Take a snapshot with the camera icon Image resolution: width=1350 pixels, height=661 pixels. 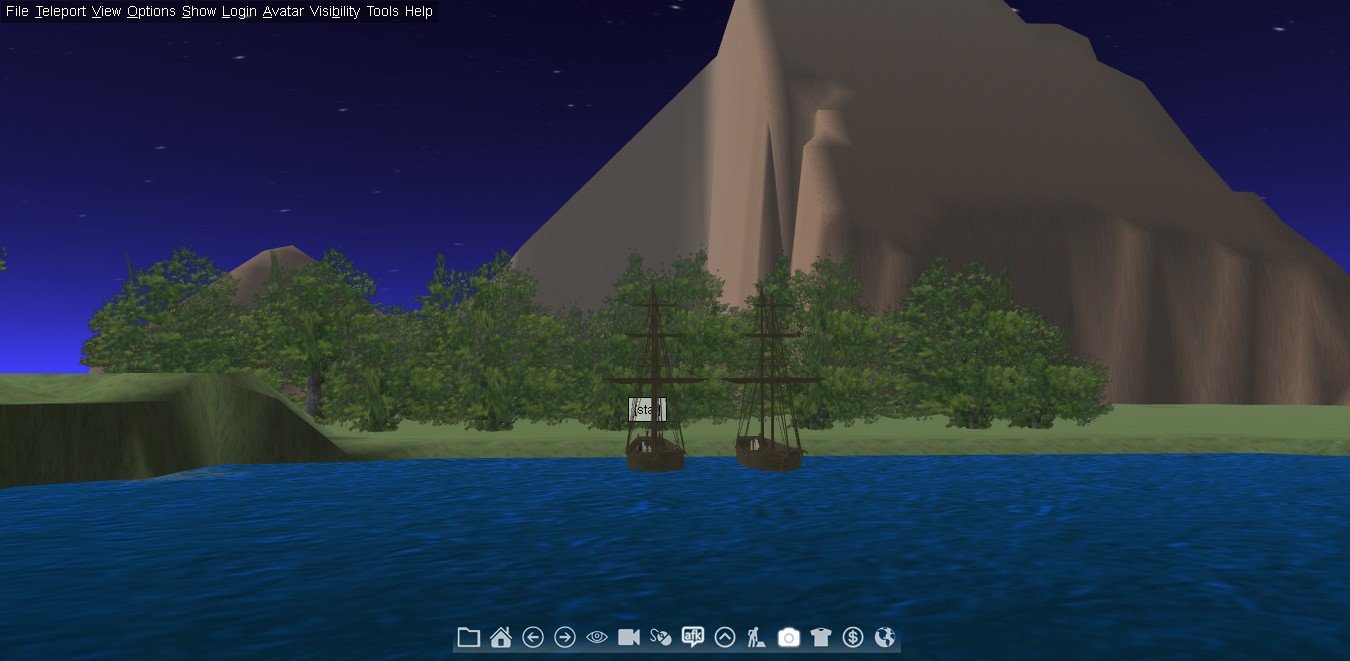coord(789,637)
